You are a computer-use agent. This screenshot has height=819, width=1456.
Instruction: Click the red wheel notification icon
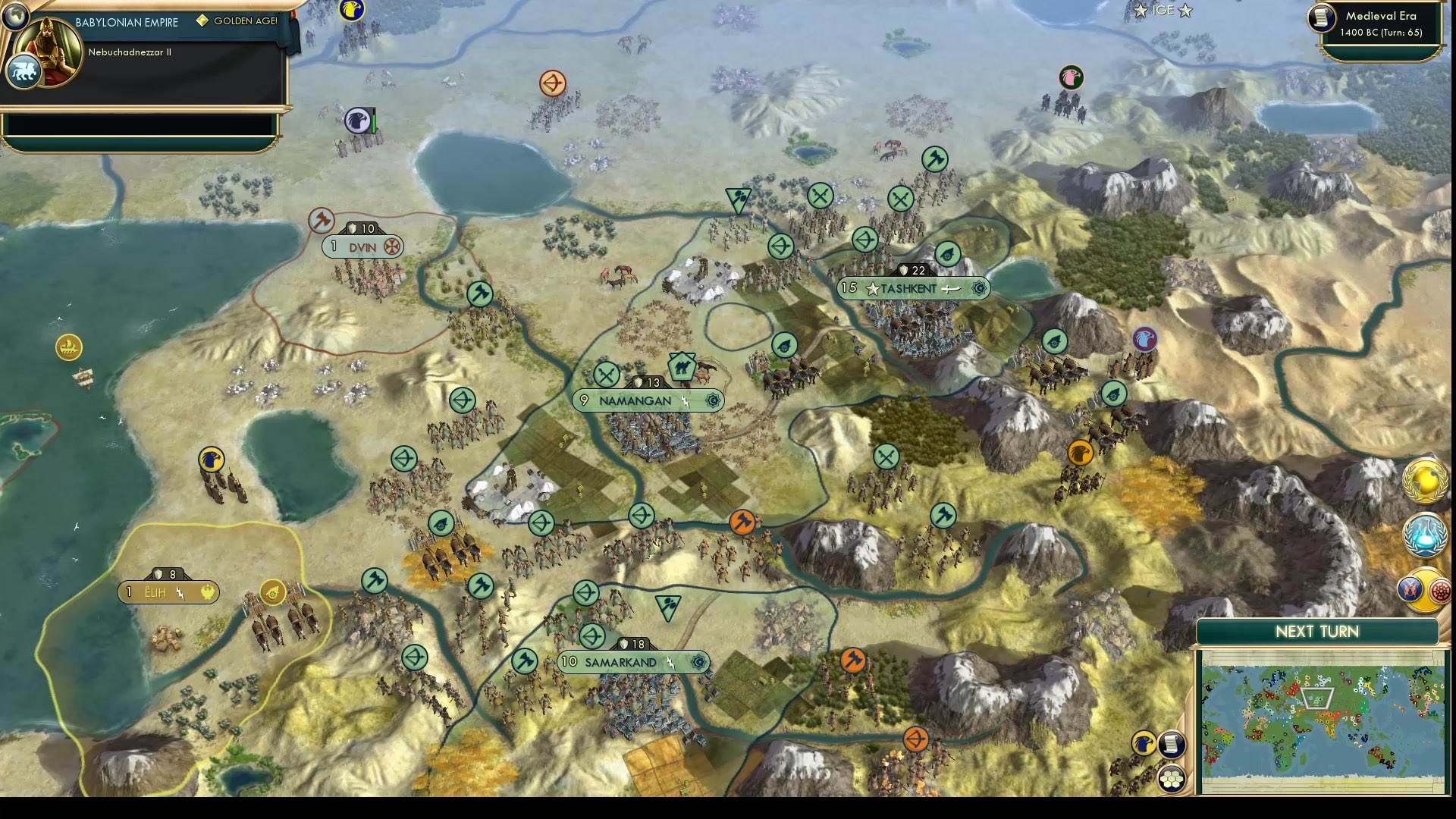1441,590
